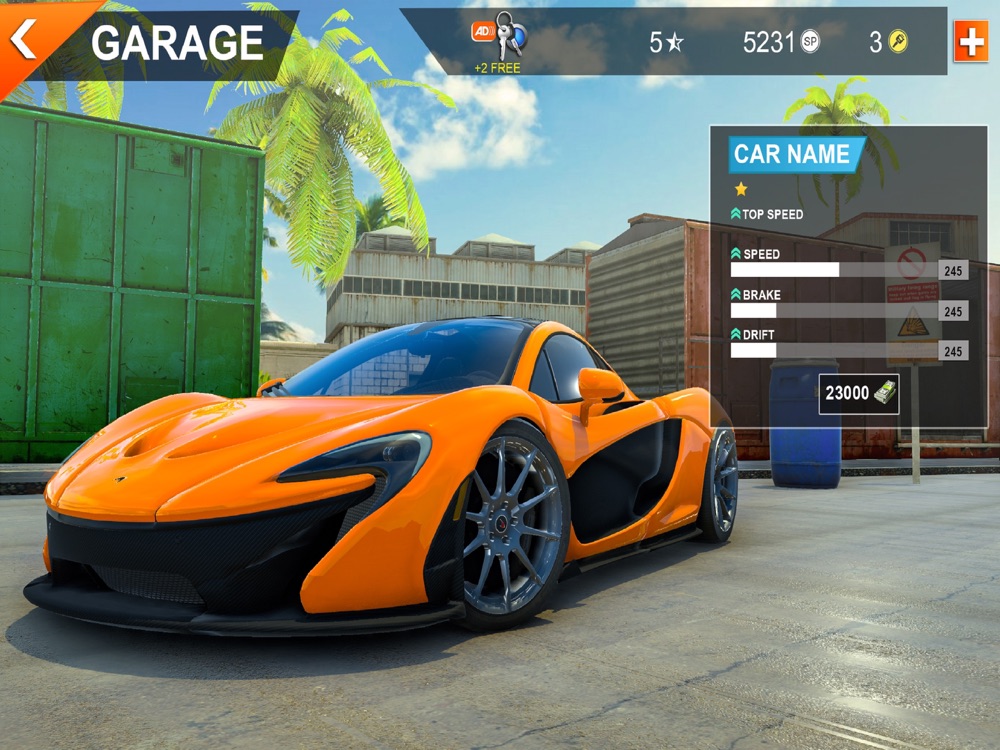Upgrade the car's Drift stat
1000x750 pixels.
[737, 334]
